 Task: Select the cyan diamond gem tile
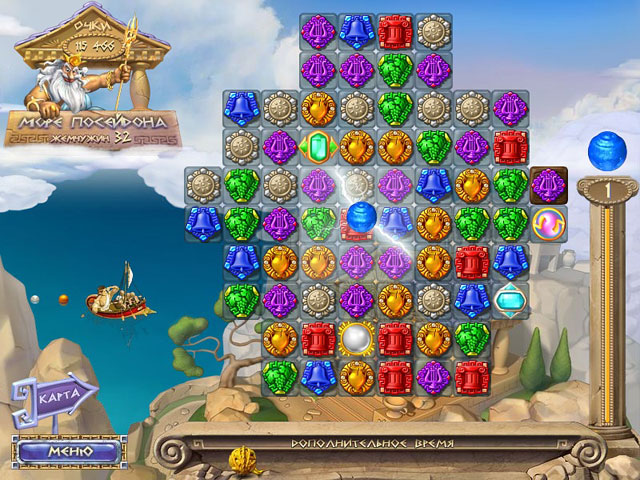[510, 298]
